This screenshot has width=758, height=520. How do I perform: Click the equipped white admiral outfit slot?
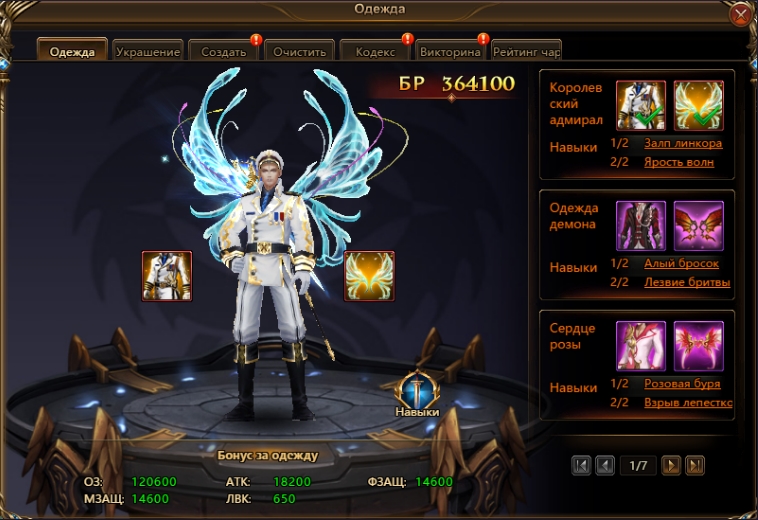tap(167, 276)
